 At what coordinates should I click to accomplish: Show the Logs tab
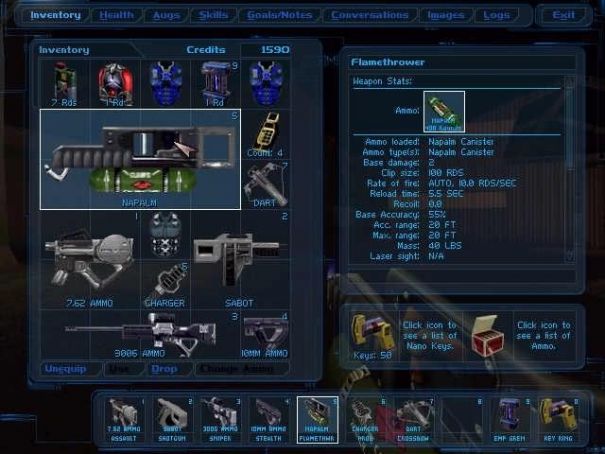pos(497,15)
